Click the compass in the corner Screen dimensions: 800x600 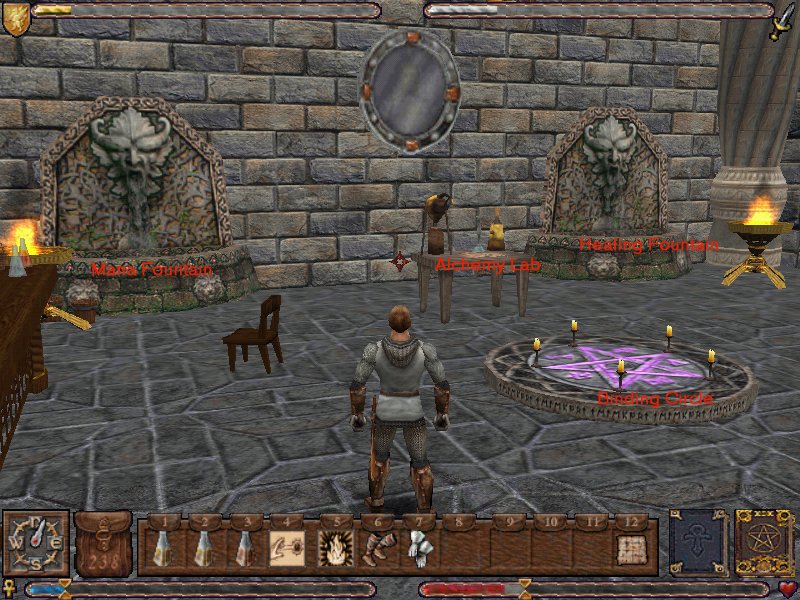36,543
